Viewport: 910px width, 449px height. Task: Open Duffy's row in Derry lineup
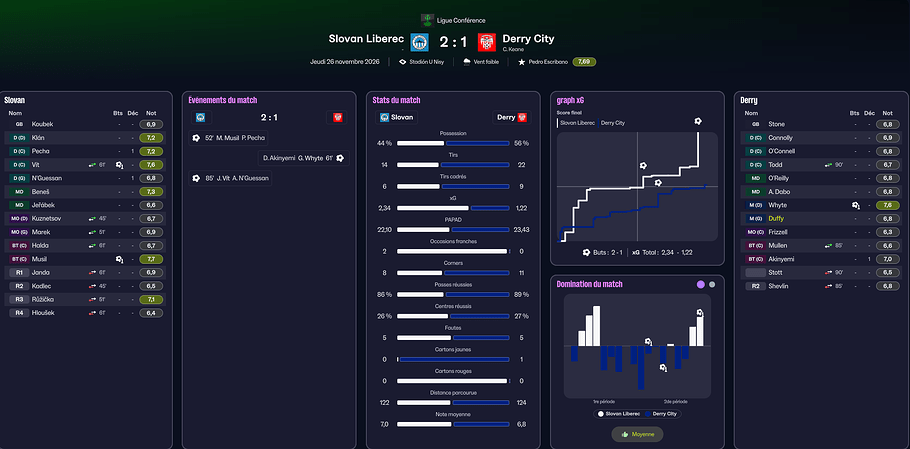pos(776,218)
